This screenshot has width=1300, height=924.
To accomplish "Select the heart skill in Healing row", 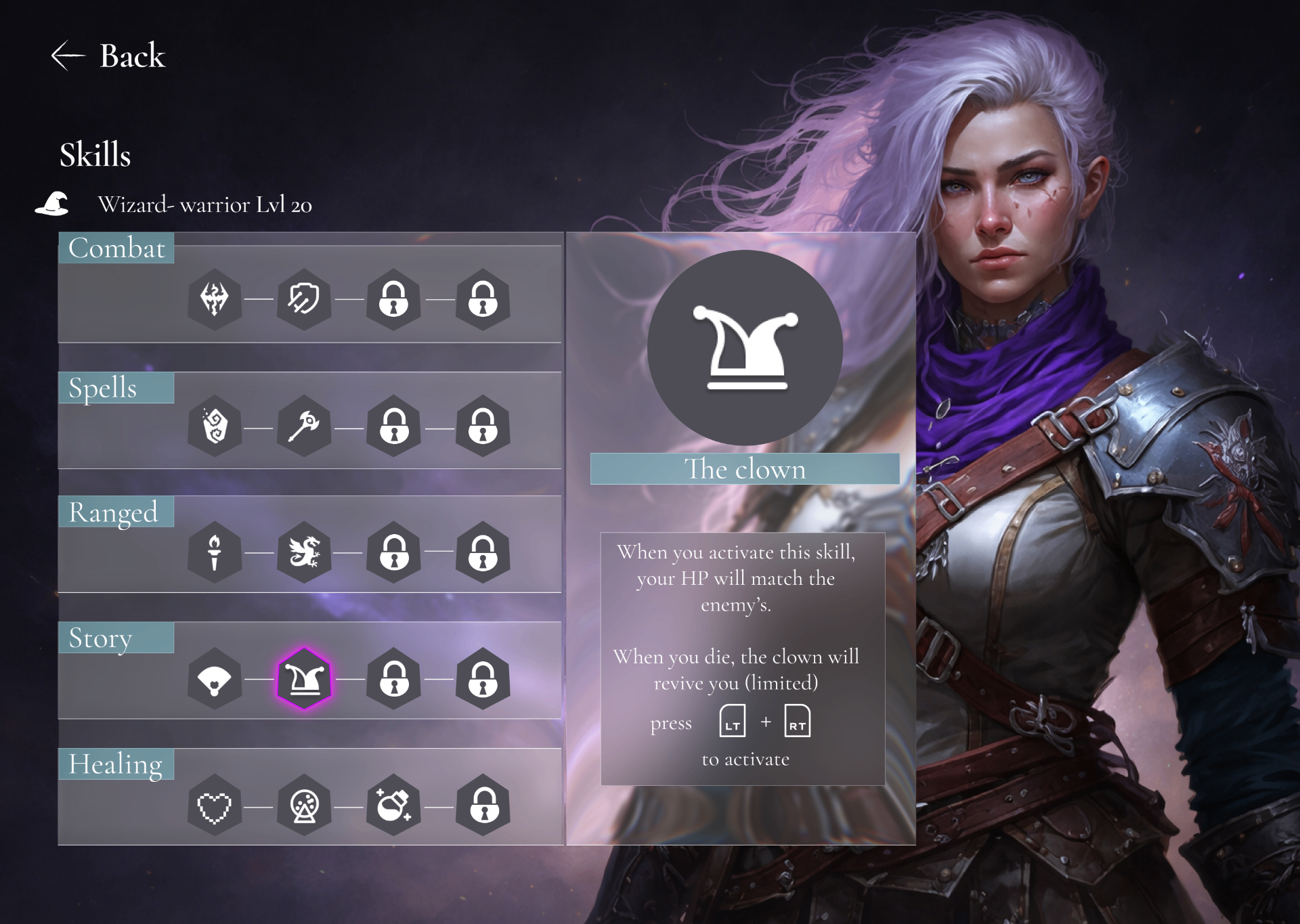I will pyautogui.click(x=215, y=806).
